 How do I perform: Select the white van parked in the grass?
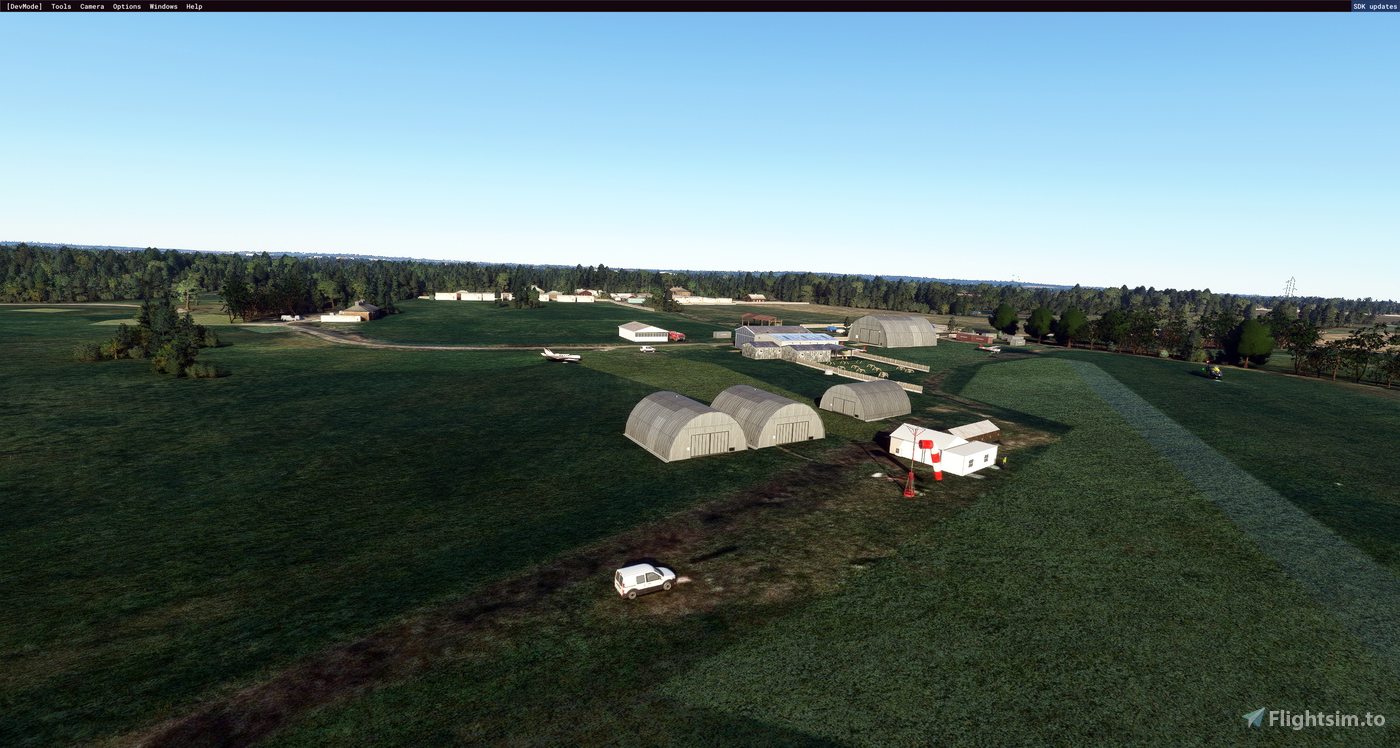pyautogui.click(x=645, y=578)
